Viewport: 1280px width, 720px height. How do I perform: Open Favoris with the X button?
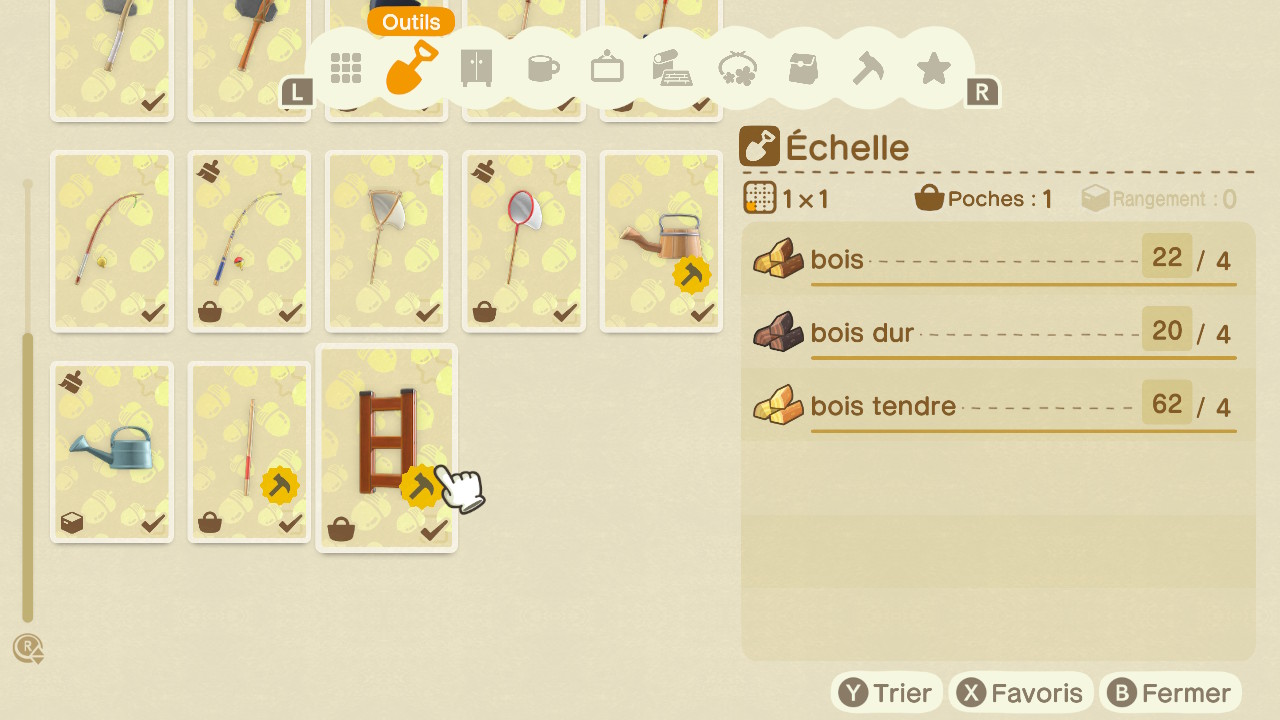click(1021, 691)
